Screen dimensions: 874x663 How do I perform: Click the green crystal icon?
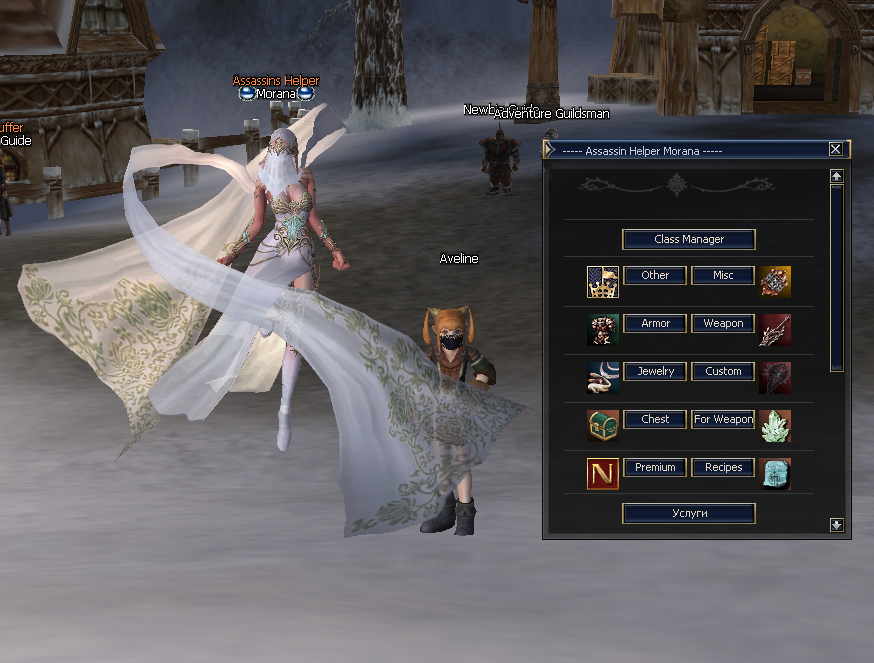pos(775,426)
